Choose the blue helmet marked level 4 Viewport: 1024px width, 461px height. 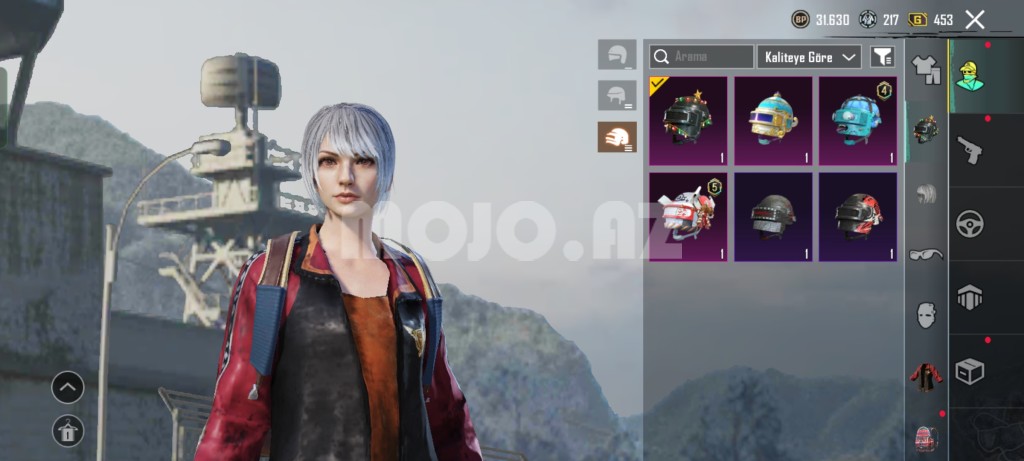pyautogui.click(x=857, y=120)
